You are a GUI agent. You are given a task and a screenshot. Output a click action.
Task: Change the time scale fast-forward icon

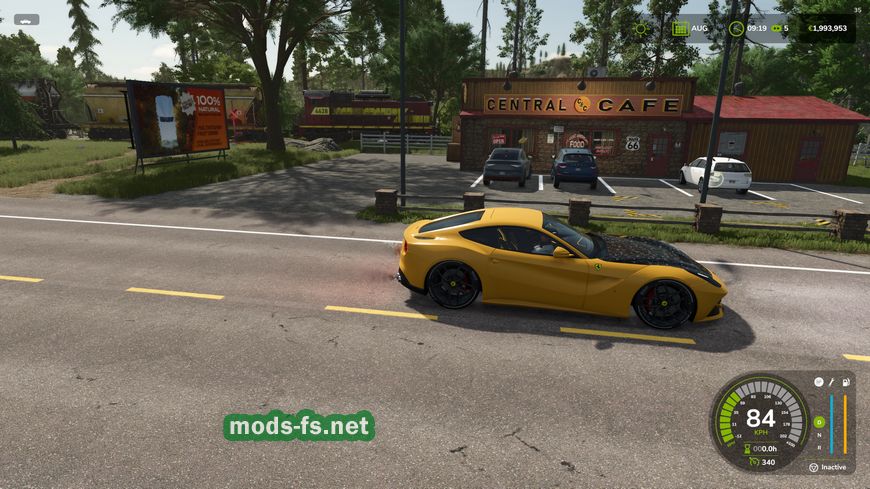point(774,28)
